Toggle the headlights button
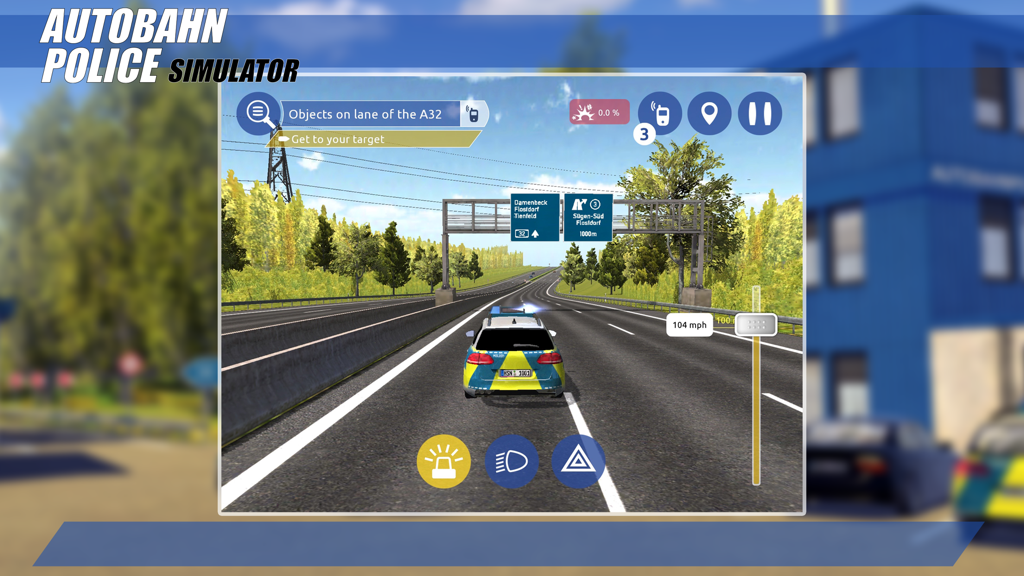 click(x=511, y=462)
